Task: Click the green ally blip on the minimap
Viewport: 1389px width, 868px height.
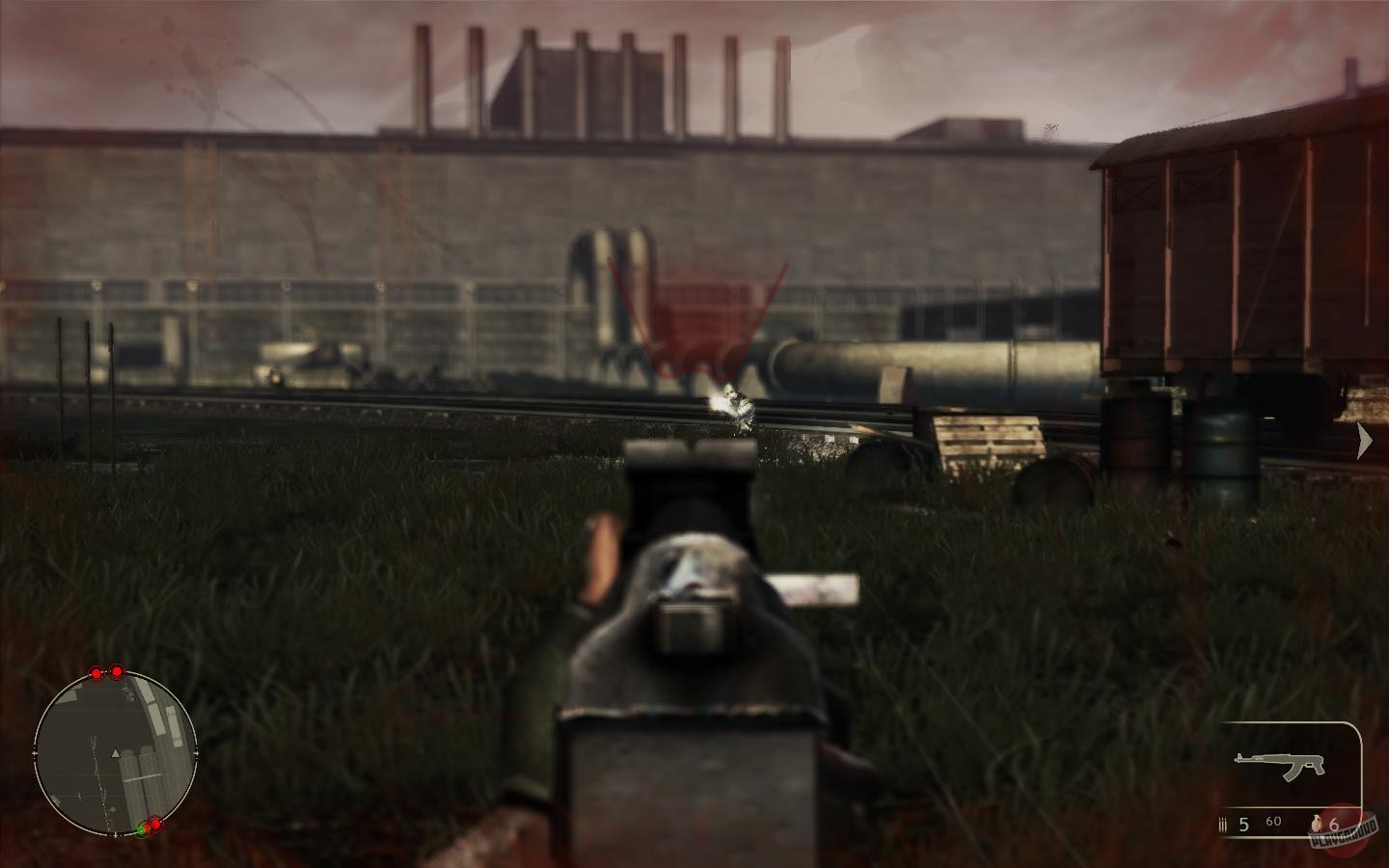Action: [141, 829]
